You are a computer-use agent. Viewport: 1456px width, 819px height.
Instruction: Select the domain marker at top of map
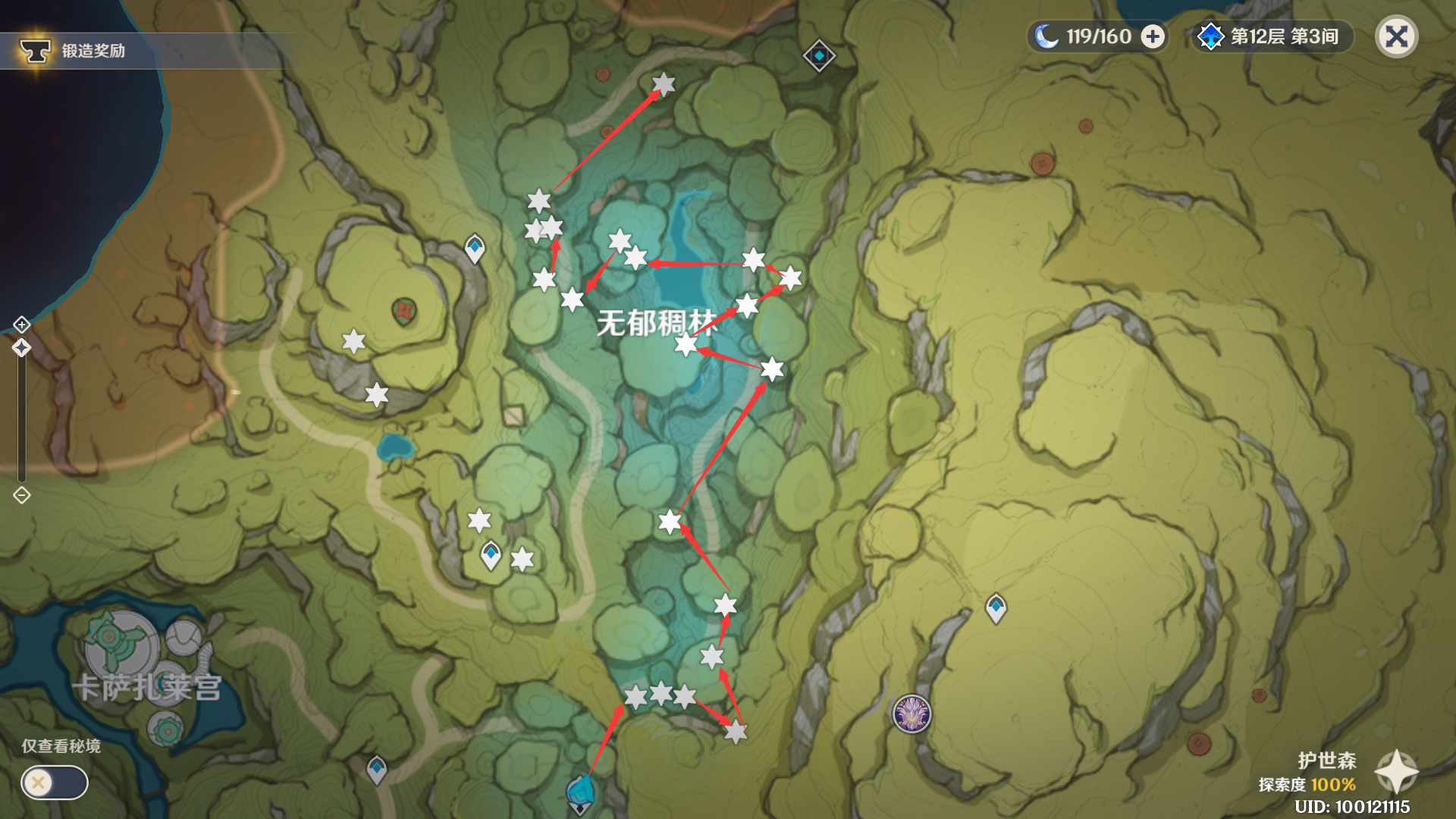[819, 55]
